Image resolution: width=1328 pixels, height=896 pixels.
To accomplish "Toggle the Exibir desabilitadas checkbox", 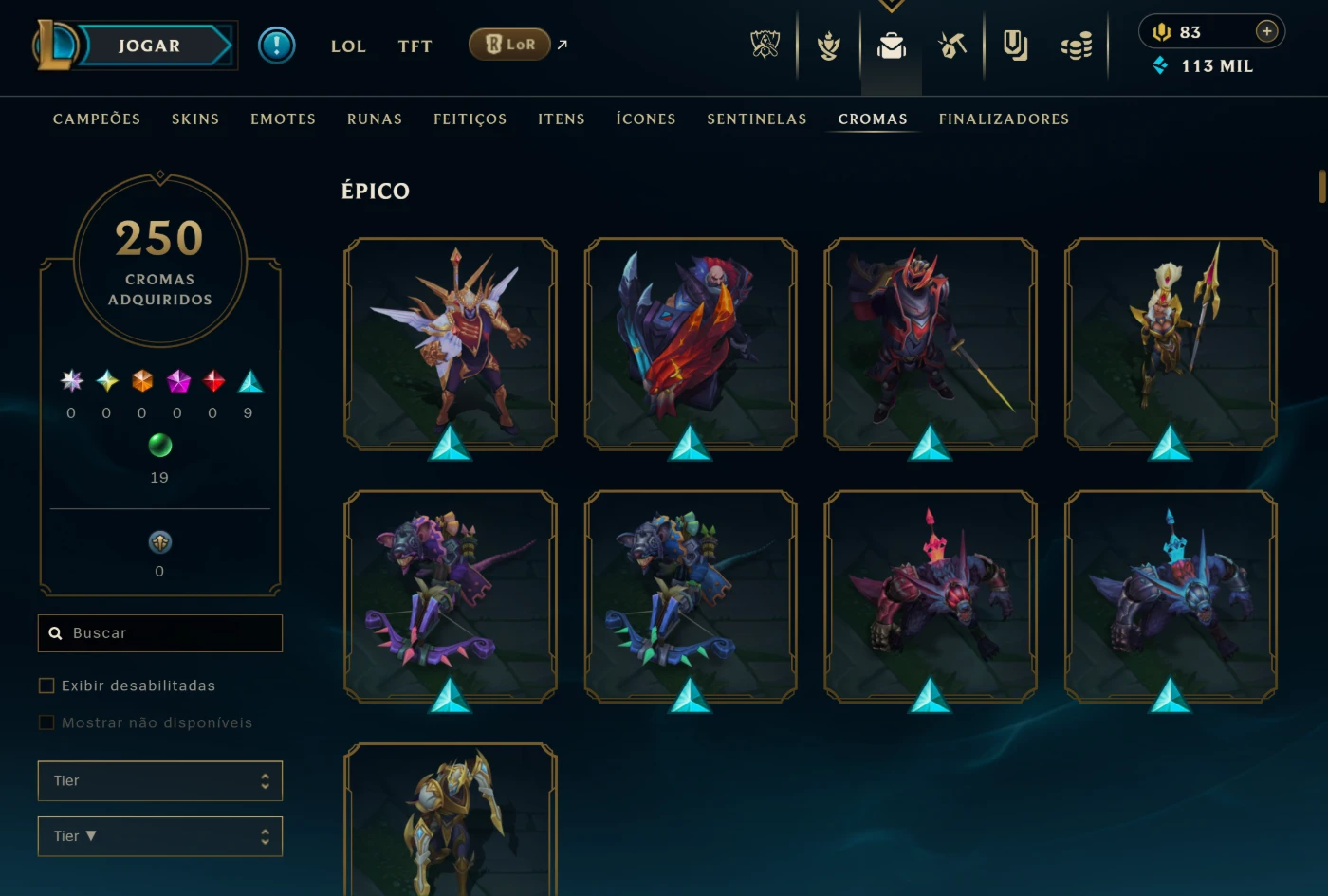I will point(46,686).
